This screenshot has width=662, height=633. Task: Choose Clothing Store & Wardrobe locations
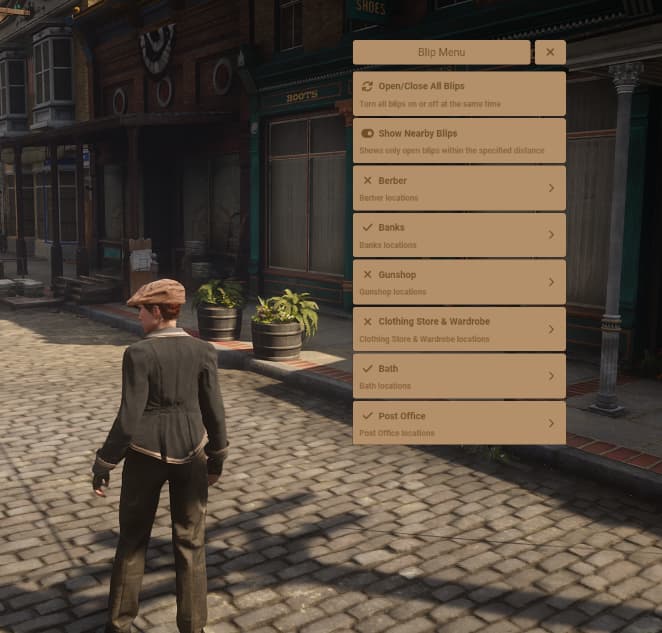(459, 329)
